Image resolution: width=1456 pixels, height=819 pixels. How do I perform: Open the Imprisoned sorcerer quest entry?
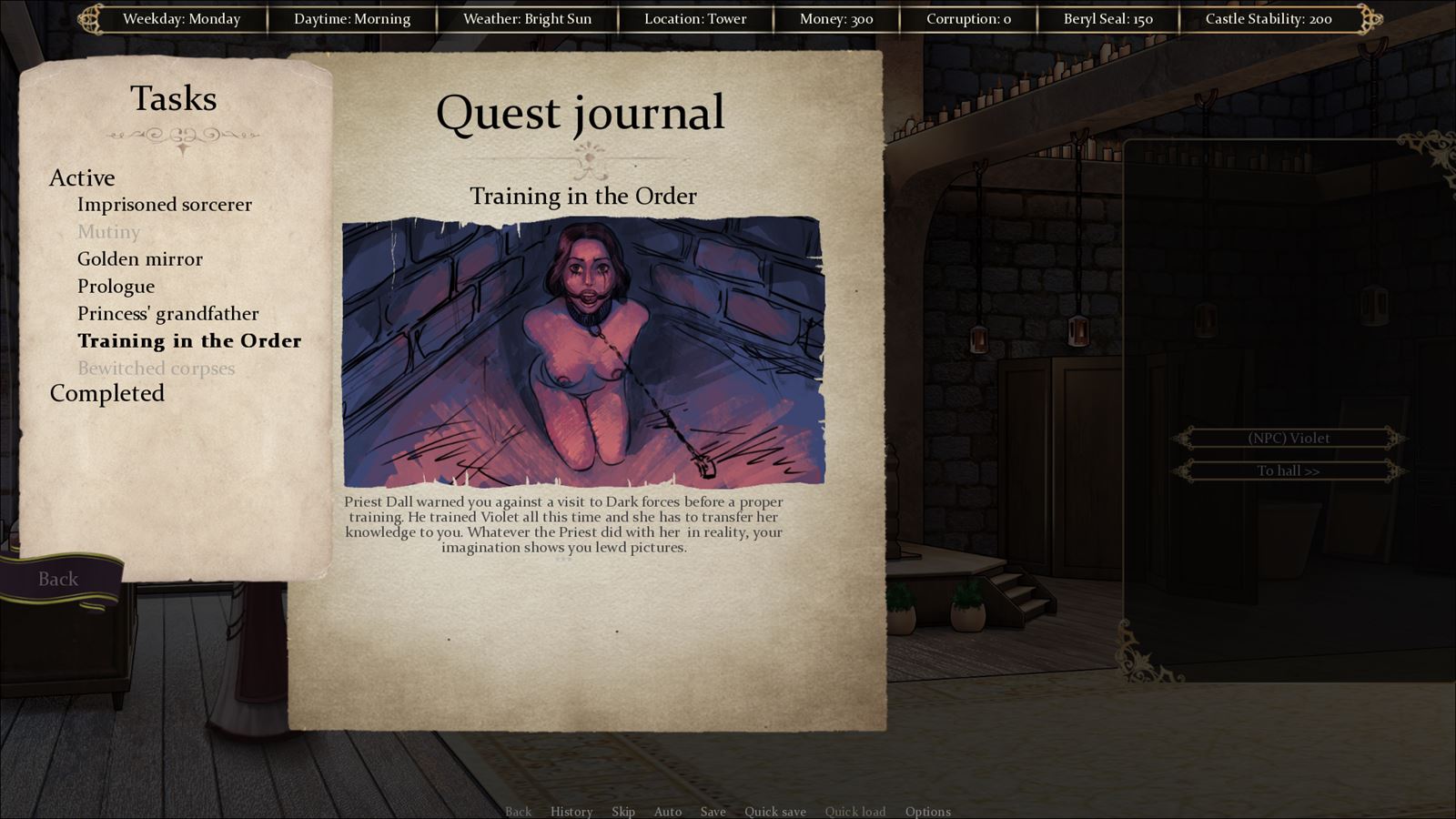[x=164, y=205]
